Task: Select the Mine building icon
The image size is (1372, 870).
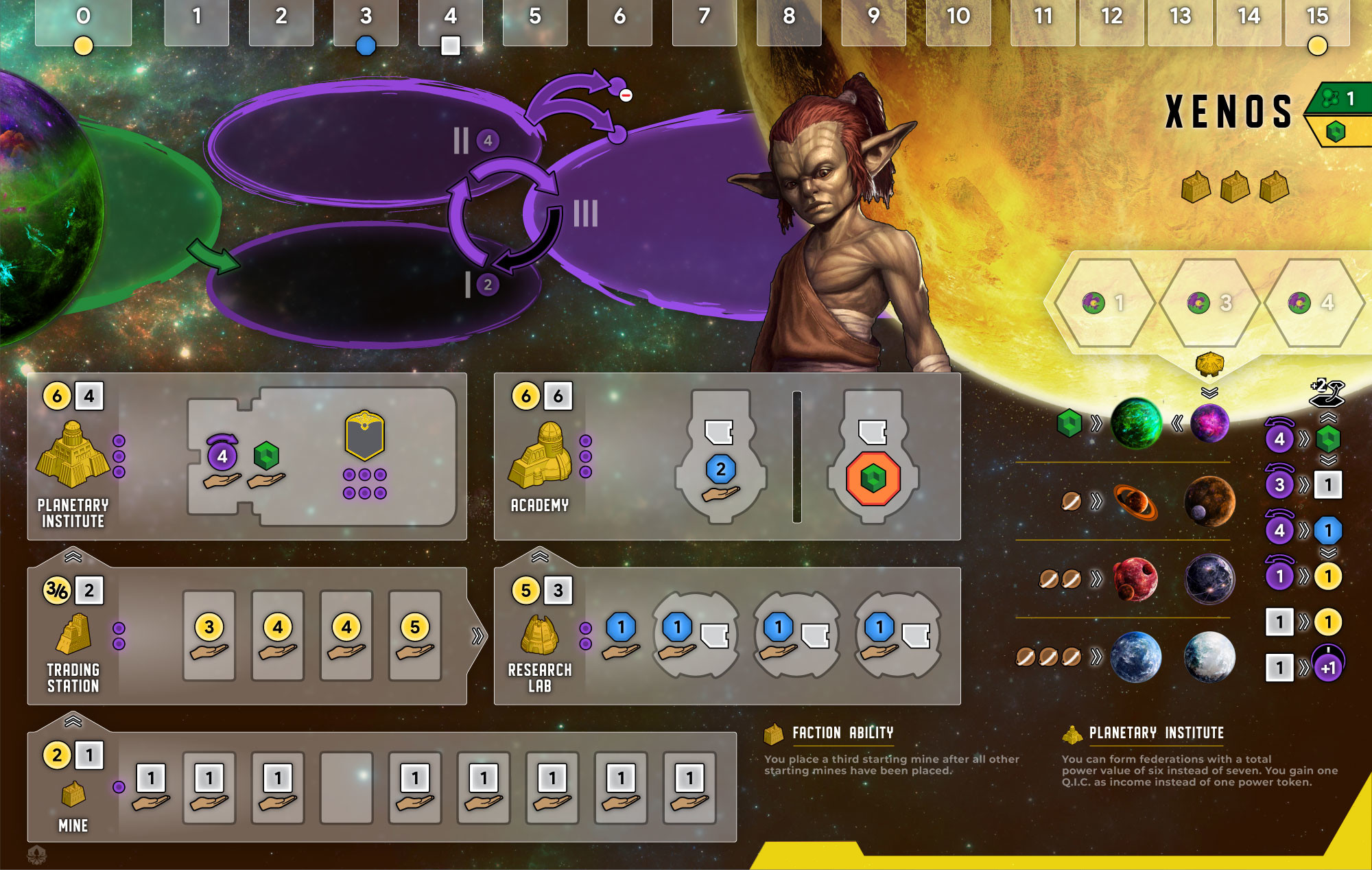Action: coord(73,795)
